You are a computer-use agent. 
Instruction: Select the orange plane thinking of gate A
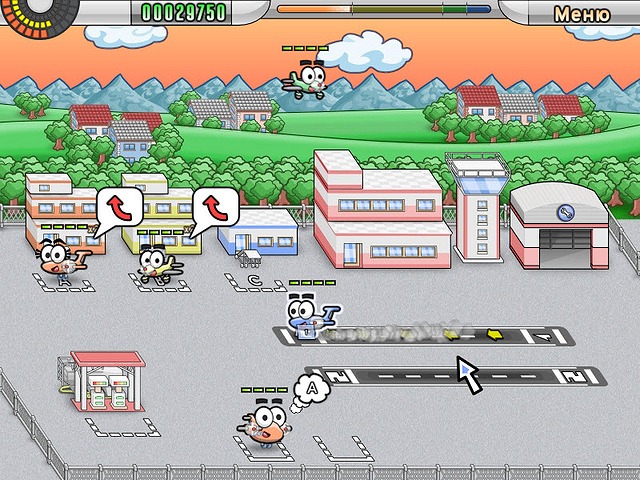pyautogui.click(x=264, y=423)
